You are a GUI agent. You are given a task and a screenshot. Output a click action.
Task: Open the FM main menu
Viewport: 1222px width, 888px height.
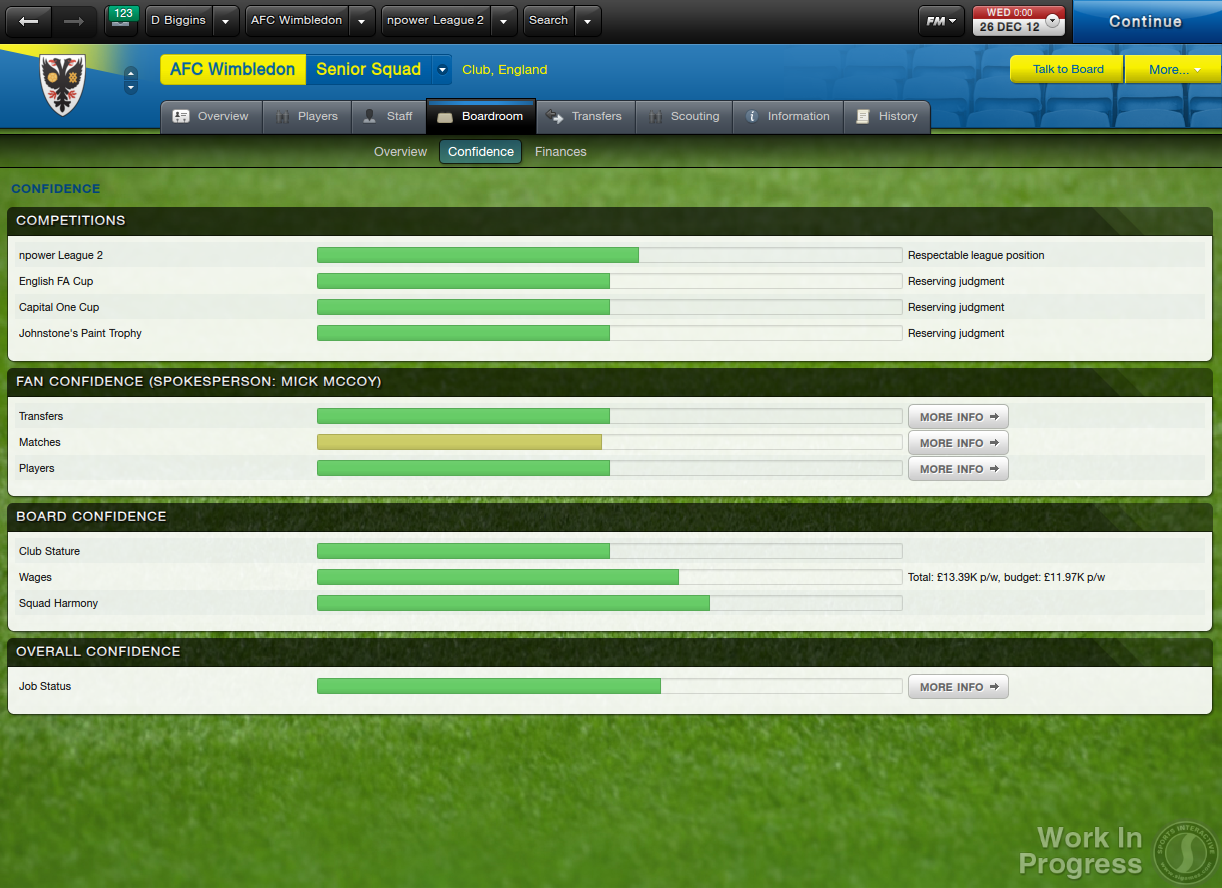[940, 21]
